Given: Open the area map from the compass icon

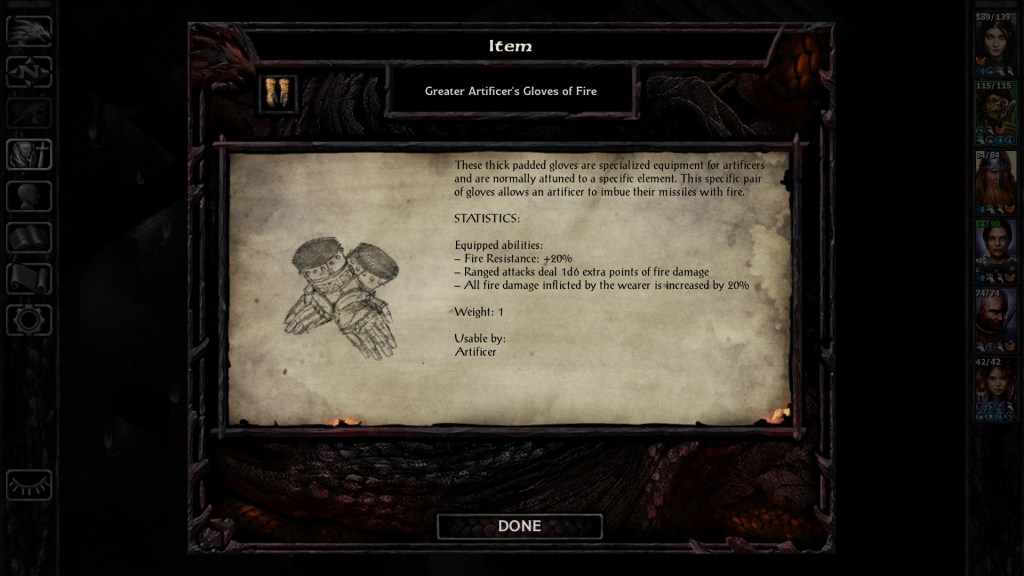Looking at the screenshot, I should tap(29, 71).
